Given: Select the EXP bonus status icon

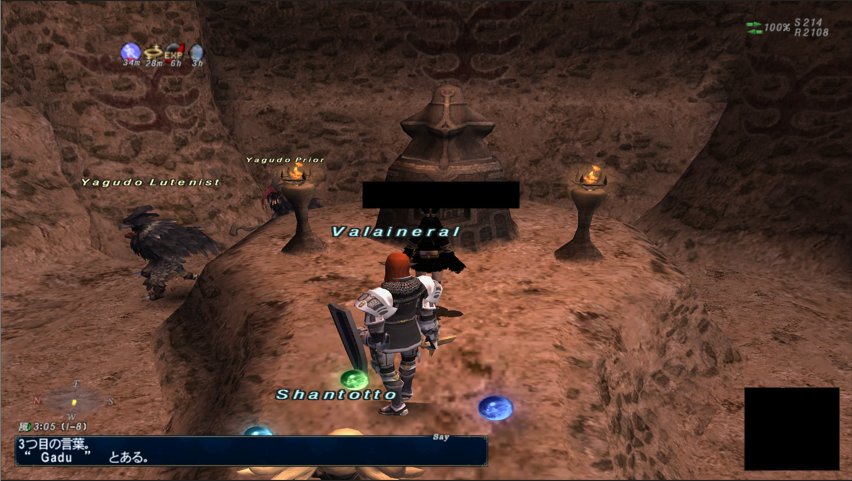Looking at the screenshot, I should click(x=175, y=52).
